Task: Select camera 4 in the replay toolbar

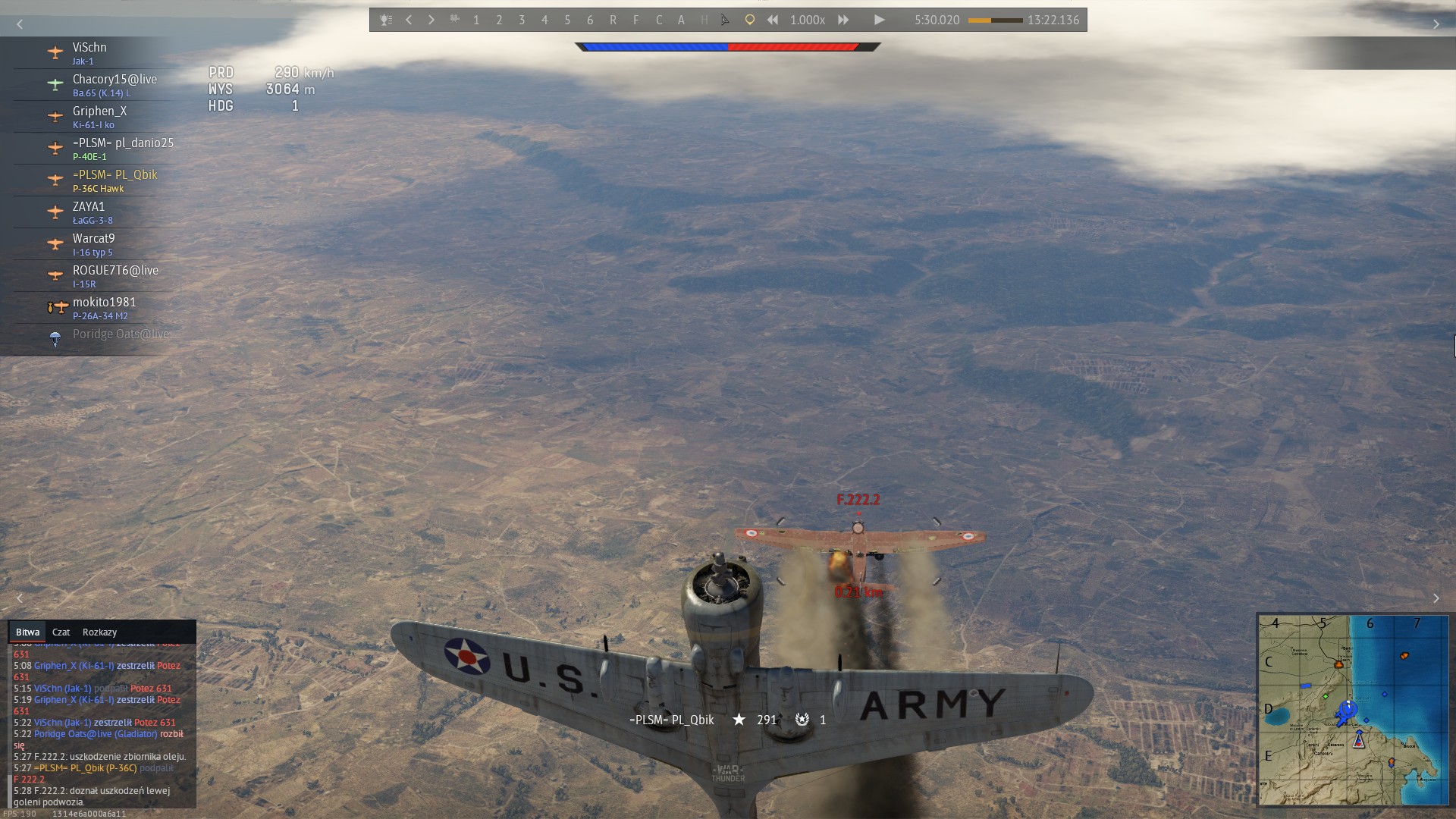Action: pyautogui.click(x=544, y=20)
